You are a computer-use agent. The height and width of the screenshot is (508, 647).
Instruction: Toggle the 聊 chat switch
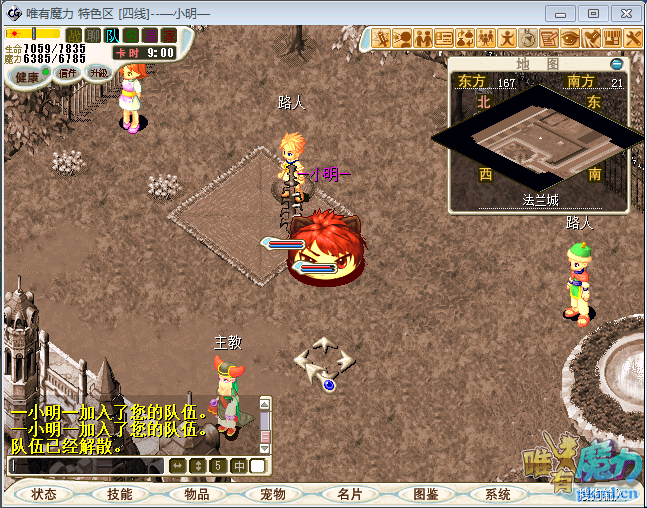coord(93,35)
